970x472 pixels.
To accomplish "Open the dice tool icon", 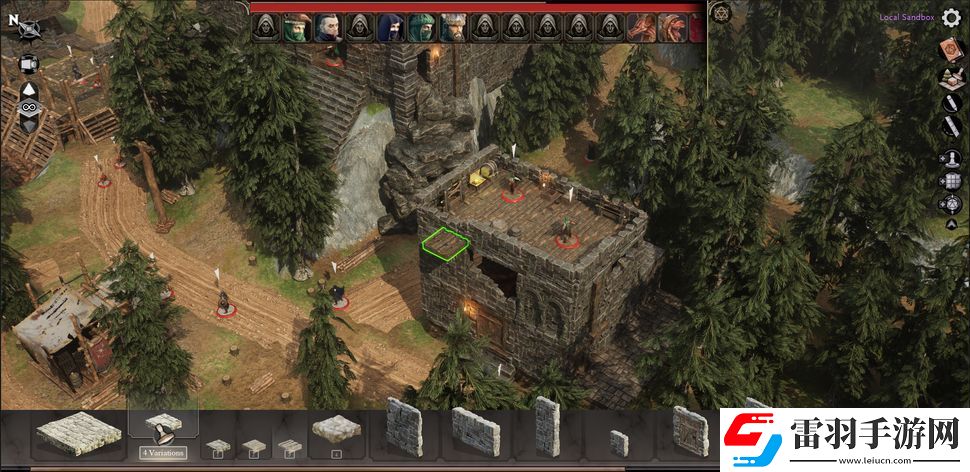I will point(951,204).
